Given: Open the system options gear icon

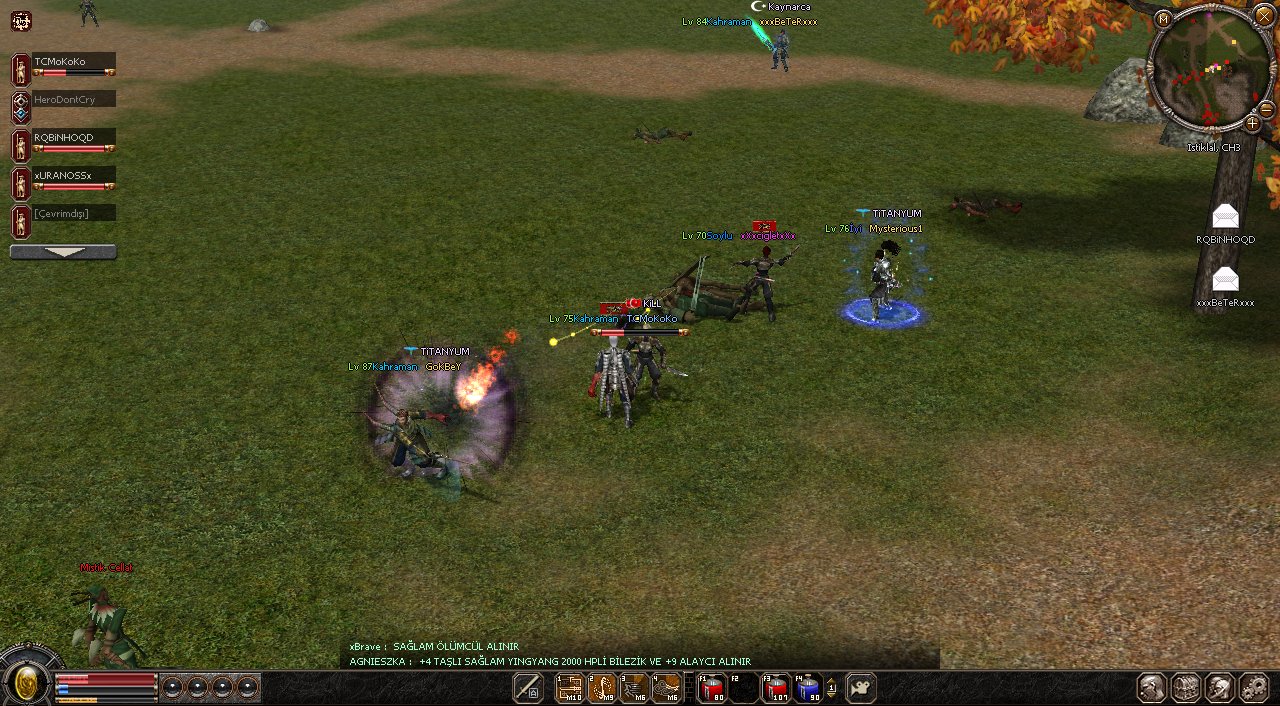Looking at the screenshot, I should (x=1254, y=688).
